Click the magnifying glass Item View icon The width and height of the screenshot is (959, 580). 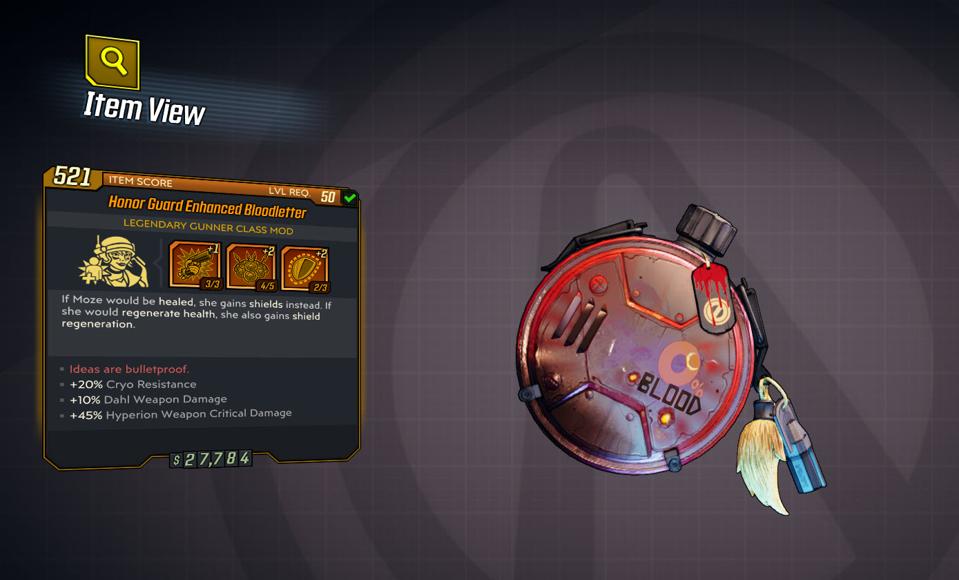click(x=112, y=63)
